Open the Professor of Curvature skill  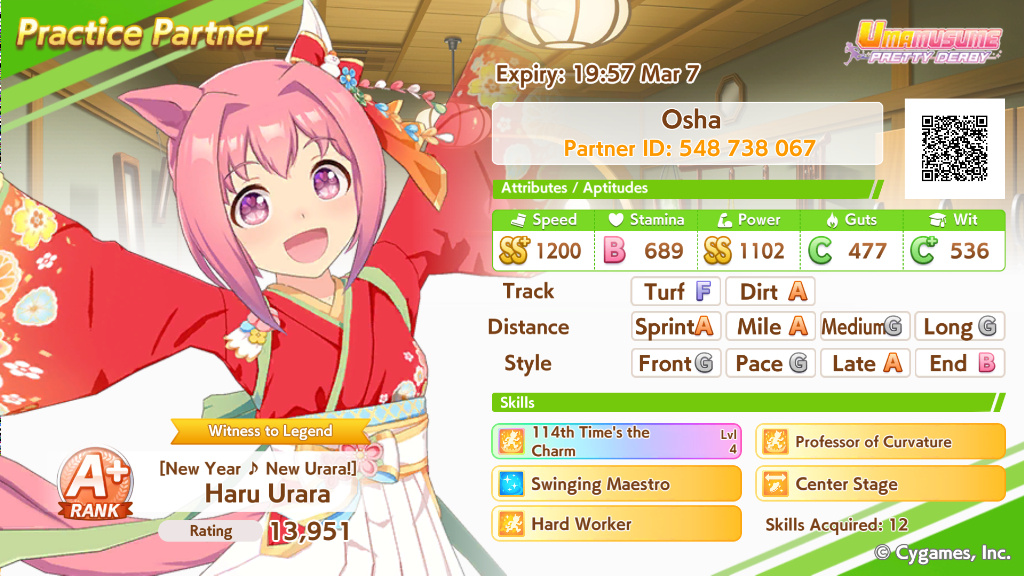point(880,441)
